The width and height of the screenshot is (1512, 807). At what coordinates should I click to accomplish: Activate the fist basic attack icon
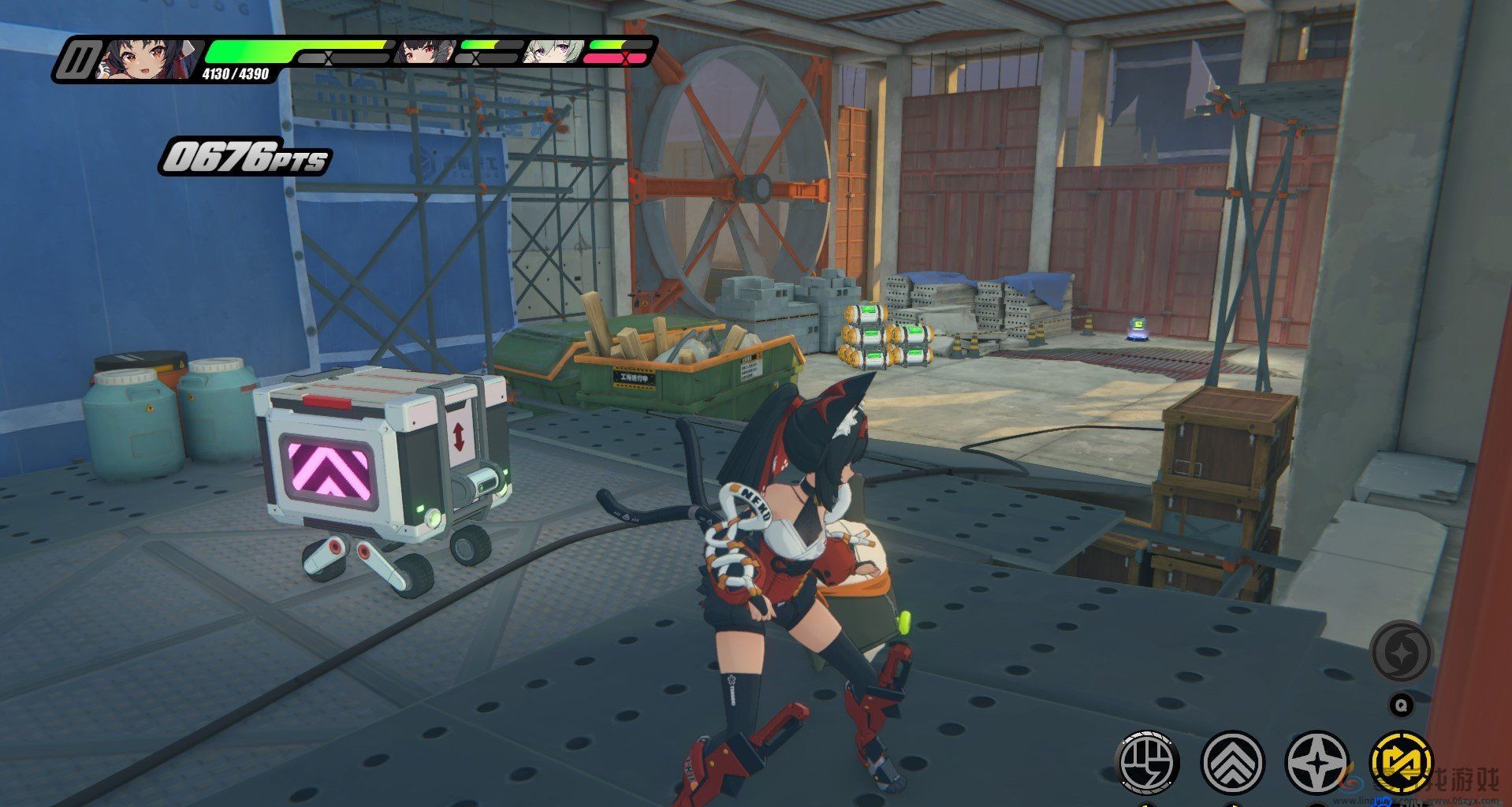[1148, 764]
